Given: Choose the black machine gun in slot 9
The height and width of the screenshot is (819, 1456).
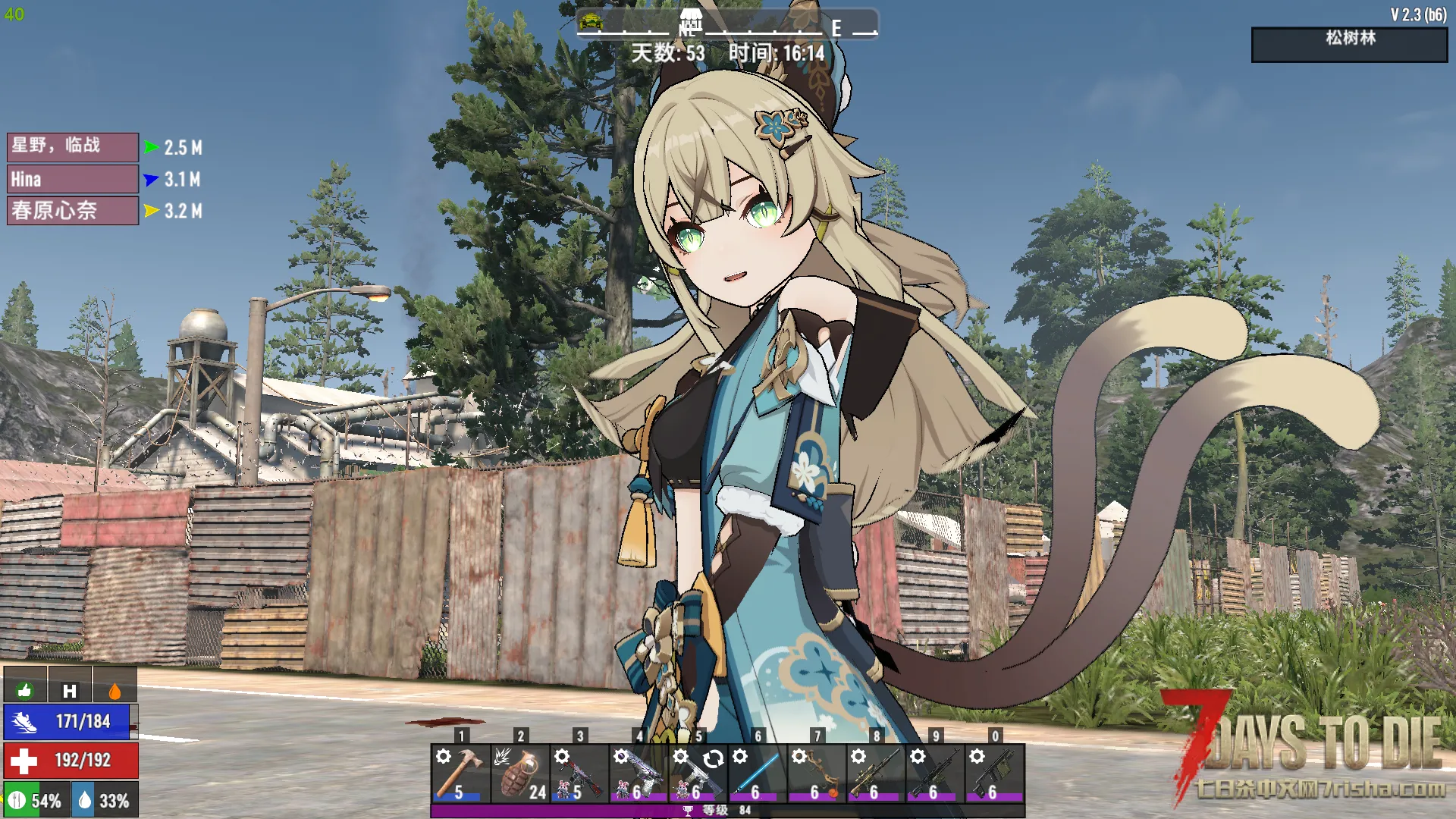Looking at the screenshot, I should point(935,773).
